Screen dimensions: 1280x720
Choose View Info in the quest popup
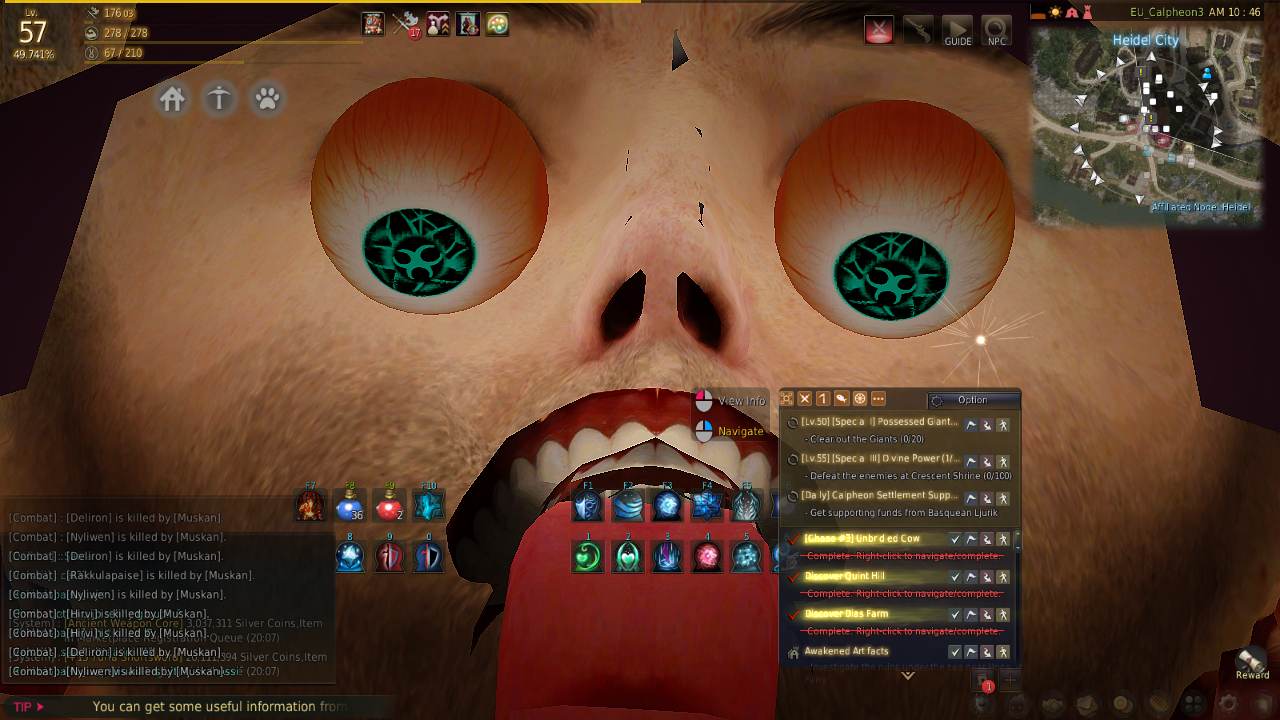(x=741, y=401)
